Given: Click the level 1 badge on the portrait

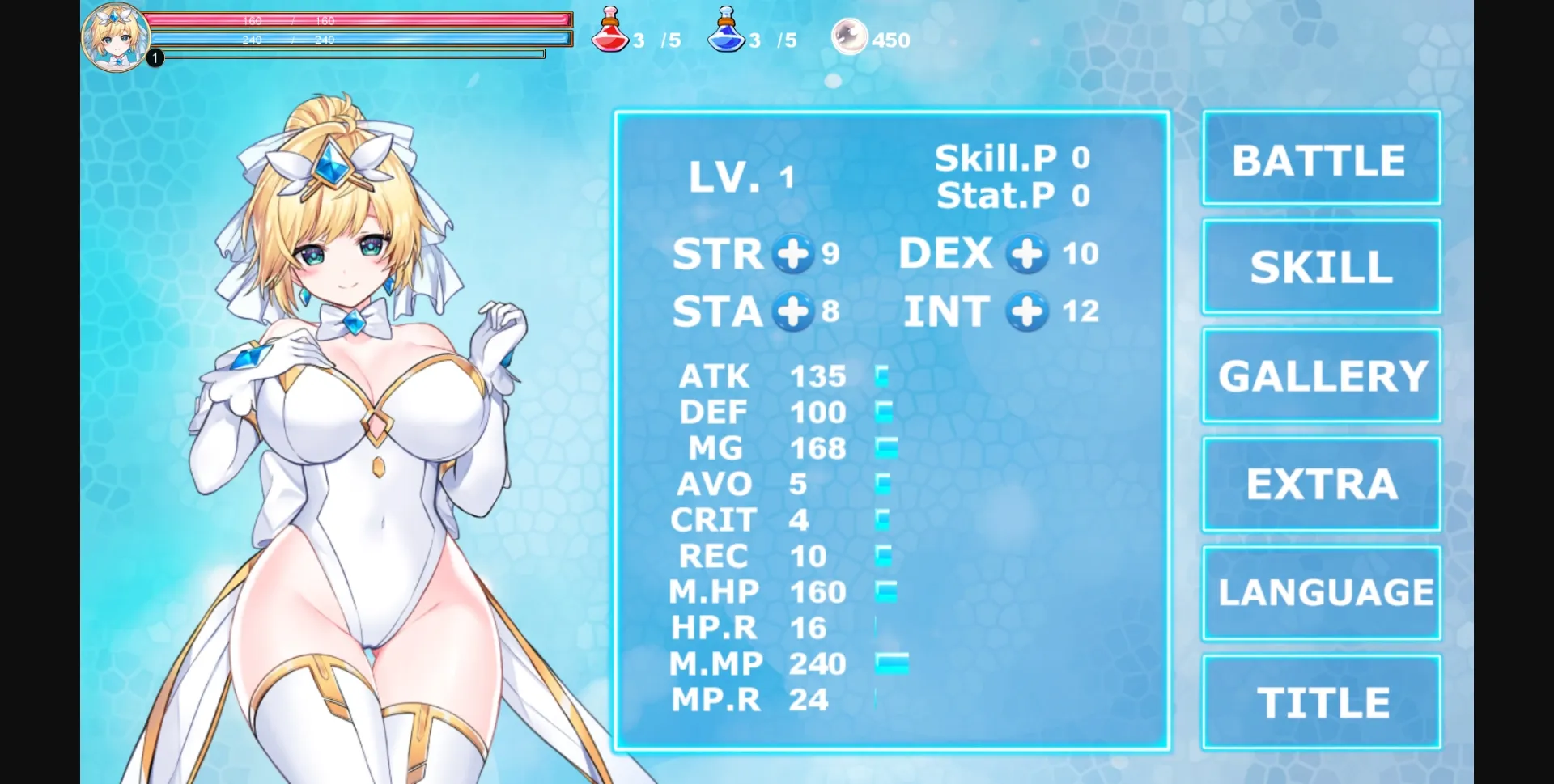Looking at the screenshot, I should click(154, 57).
